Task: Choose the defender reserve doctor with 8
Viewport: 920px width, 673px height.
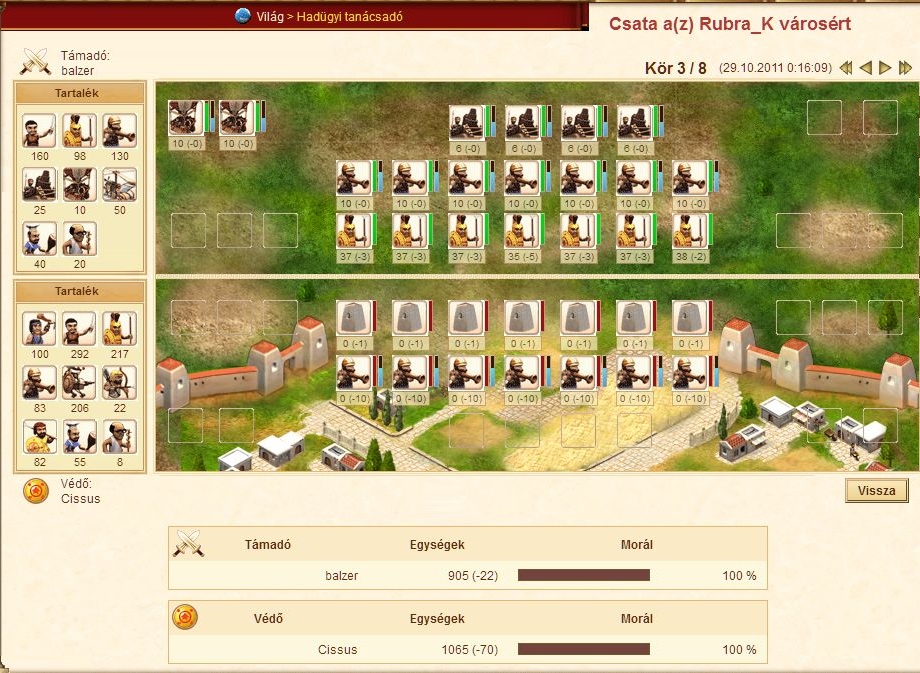Action: tap(120, 436)
